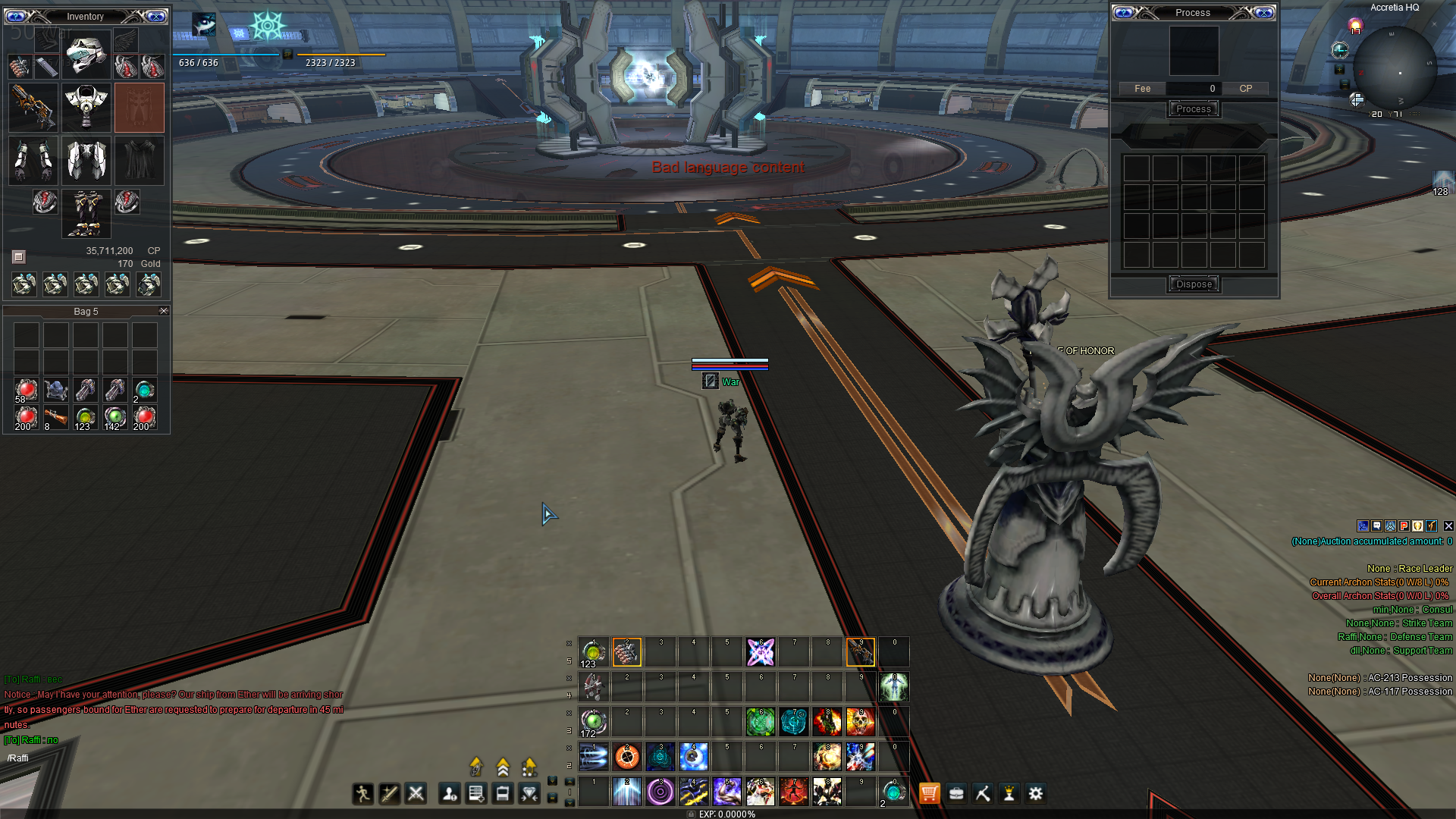This screenshot has height=819, width=1456.
Task: Select the green potion stack of 142
Action: tap(115, 416)
